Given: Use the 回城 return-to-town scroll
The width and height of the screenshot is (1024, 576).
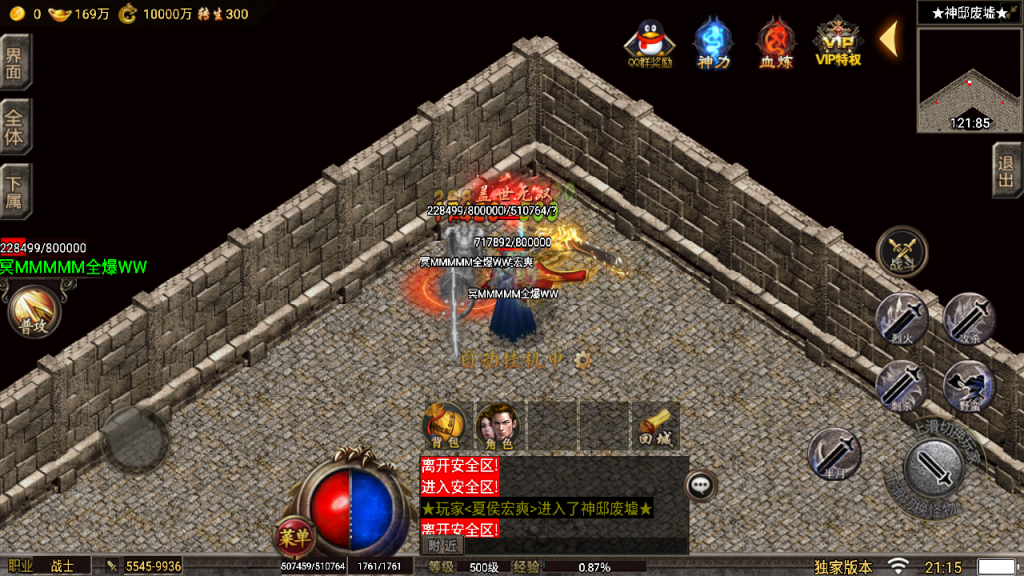Looking at the screenshot, I should pos(654,424).
